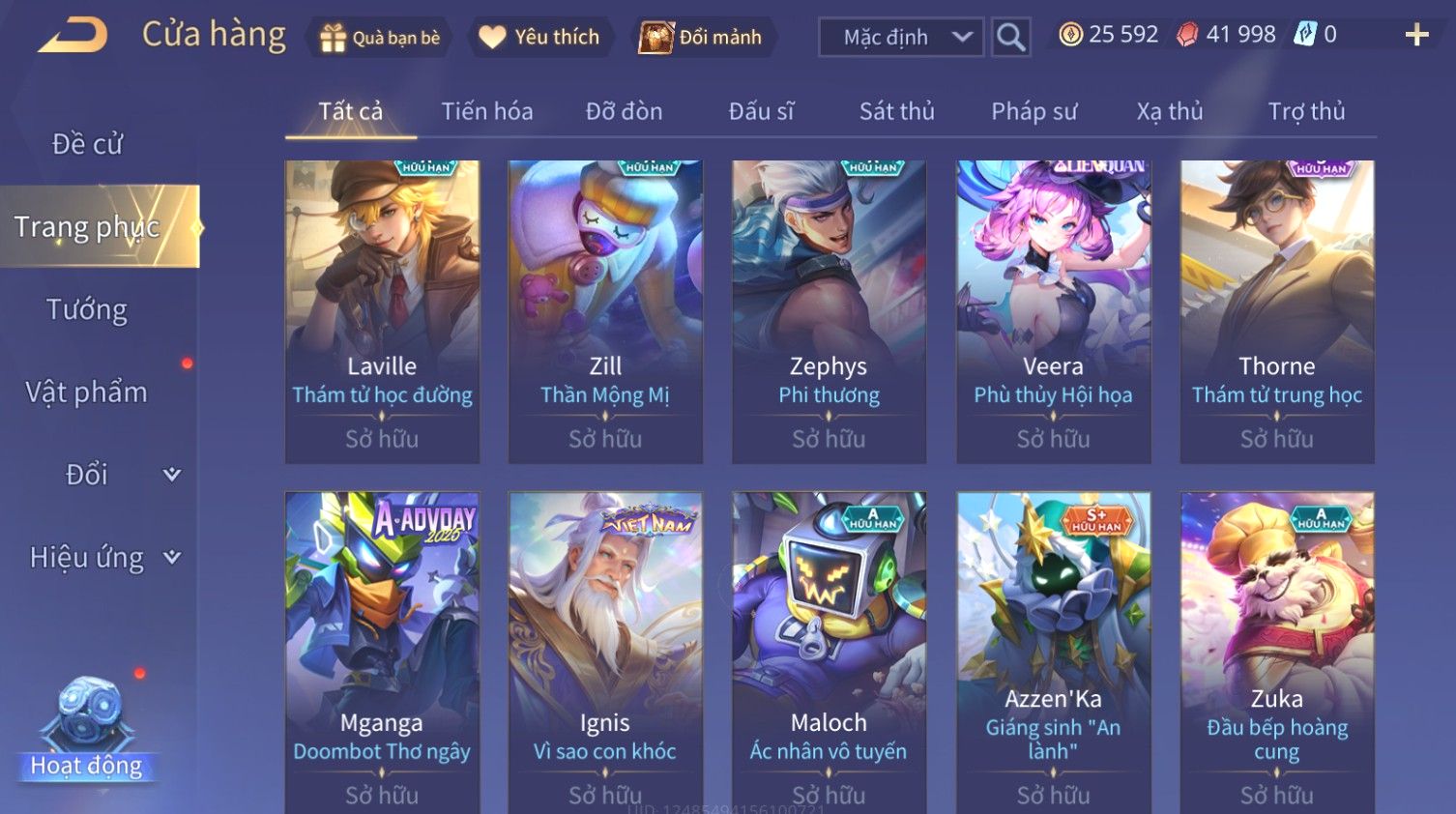Open Đổi mảnh exchange
Image resolution: width=1456 pixels, height=814 pixels.
[x=702, y=38]
